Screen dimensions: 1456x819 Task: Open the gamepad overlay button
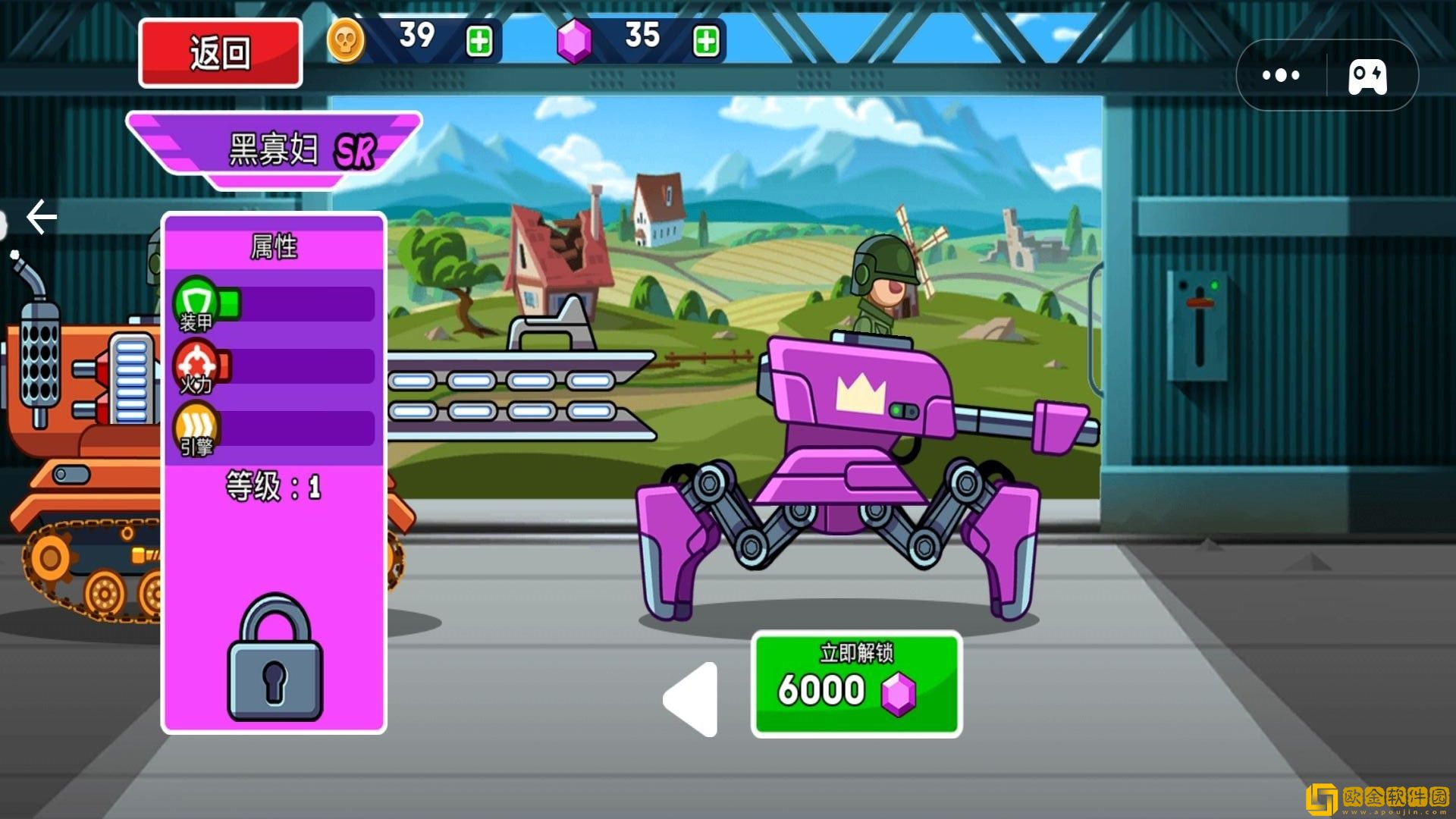click(x=1367, y=76)
